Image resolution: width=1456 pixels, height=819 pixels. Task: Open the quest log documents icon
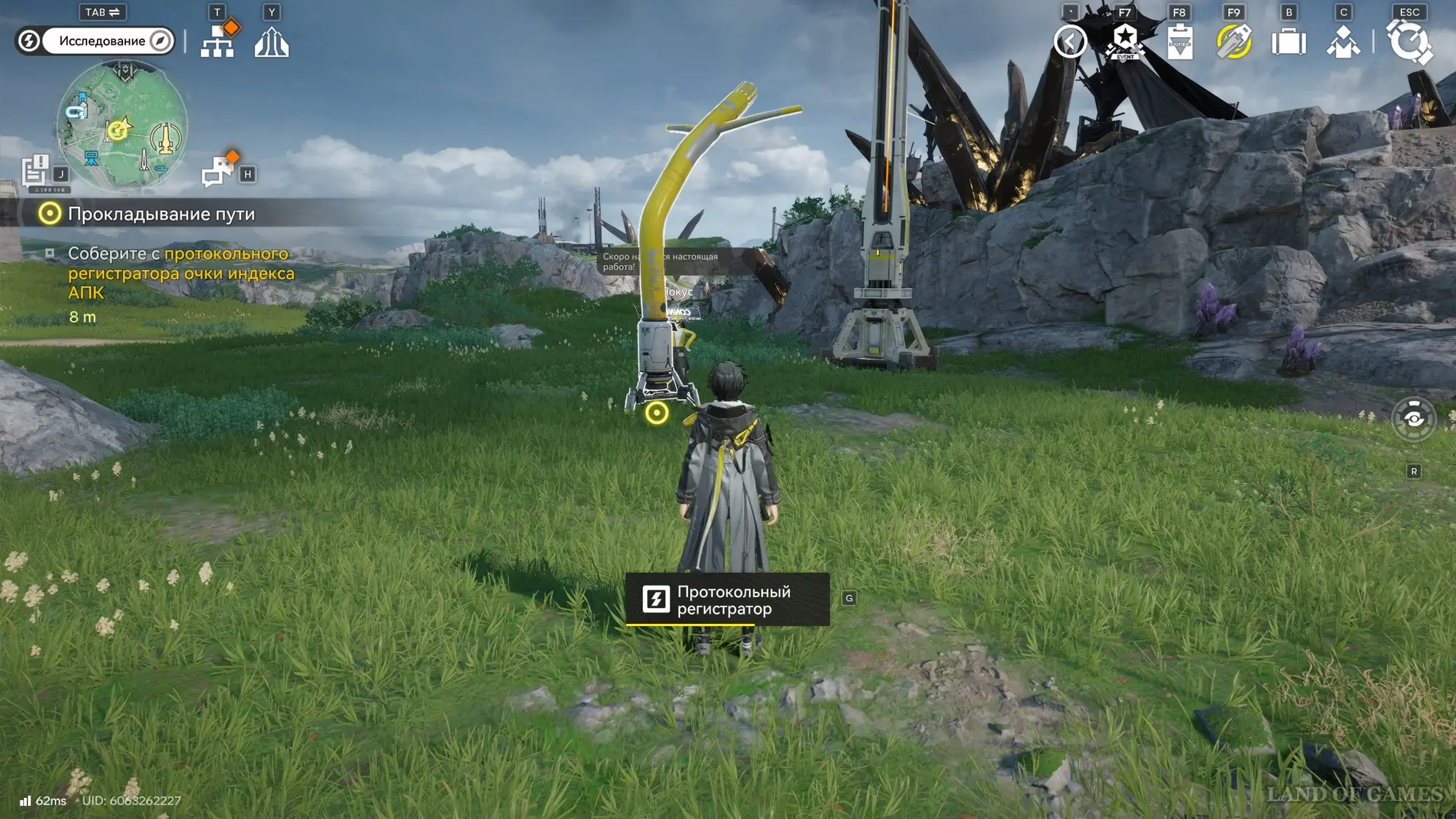pyautogui.click(x=35, y=171)
